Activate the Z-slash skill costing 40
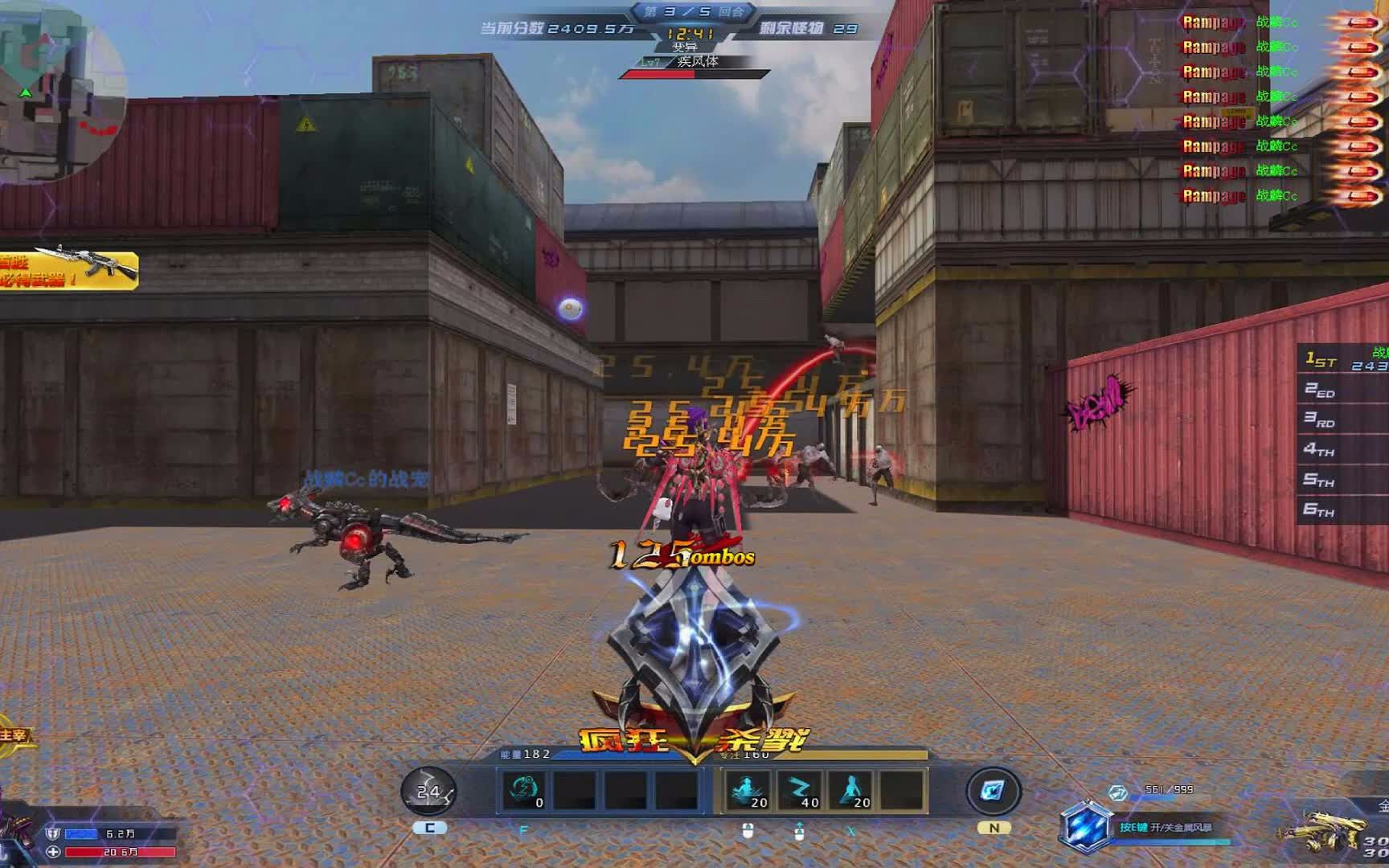Image resolution: width=1389 pixels, height=868 pixels. [800, 790]
